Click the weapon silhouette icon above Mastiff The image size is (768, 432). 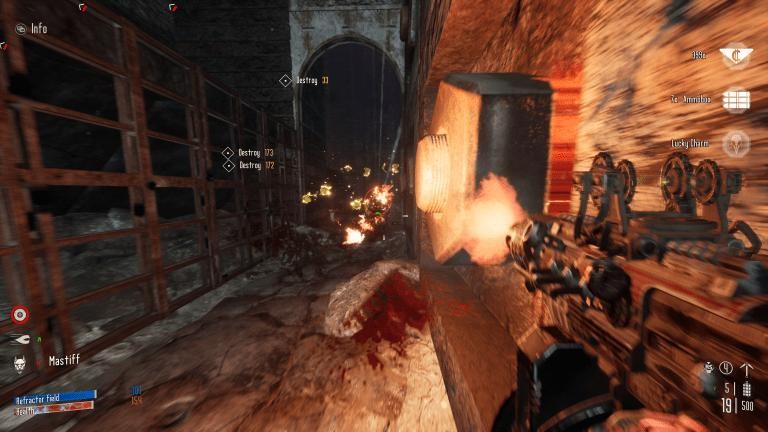coord(21,339)
